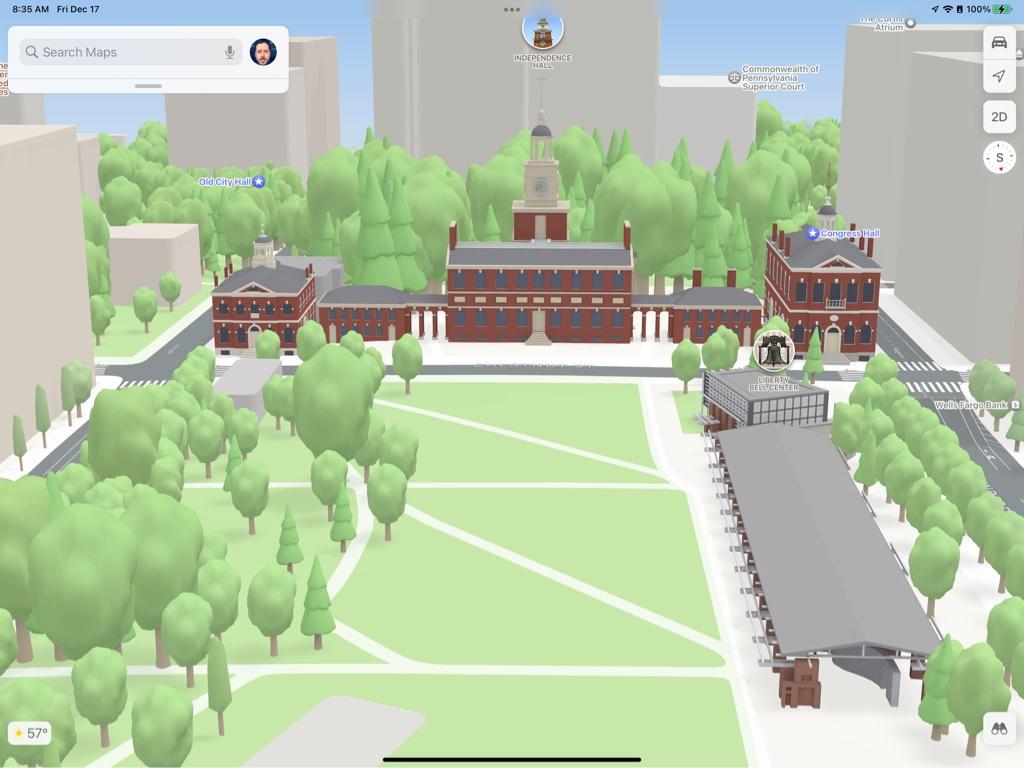Screen dimensions: 1024x768
Task: Activate the microphone dictation icon
Action: pyautogui.click(x=230, y=52)
